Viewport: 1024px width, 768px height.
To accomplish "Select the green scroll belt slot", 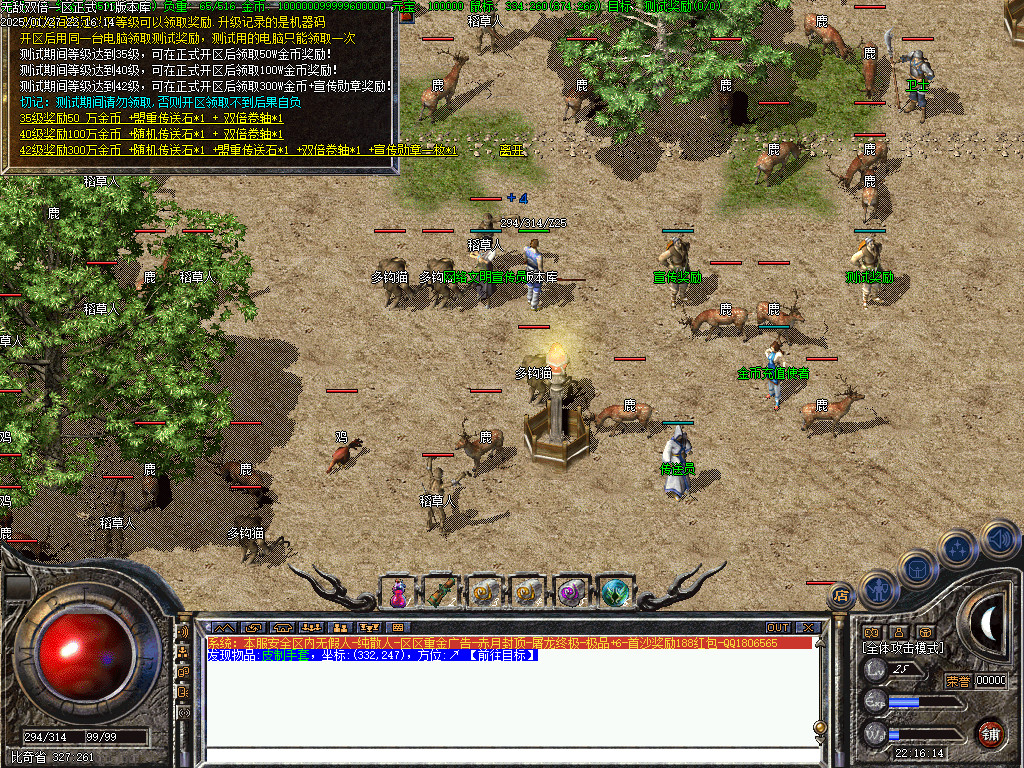I will pos(441,593).
